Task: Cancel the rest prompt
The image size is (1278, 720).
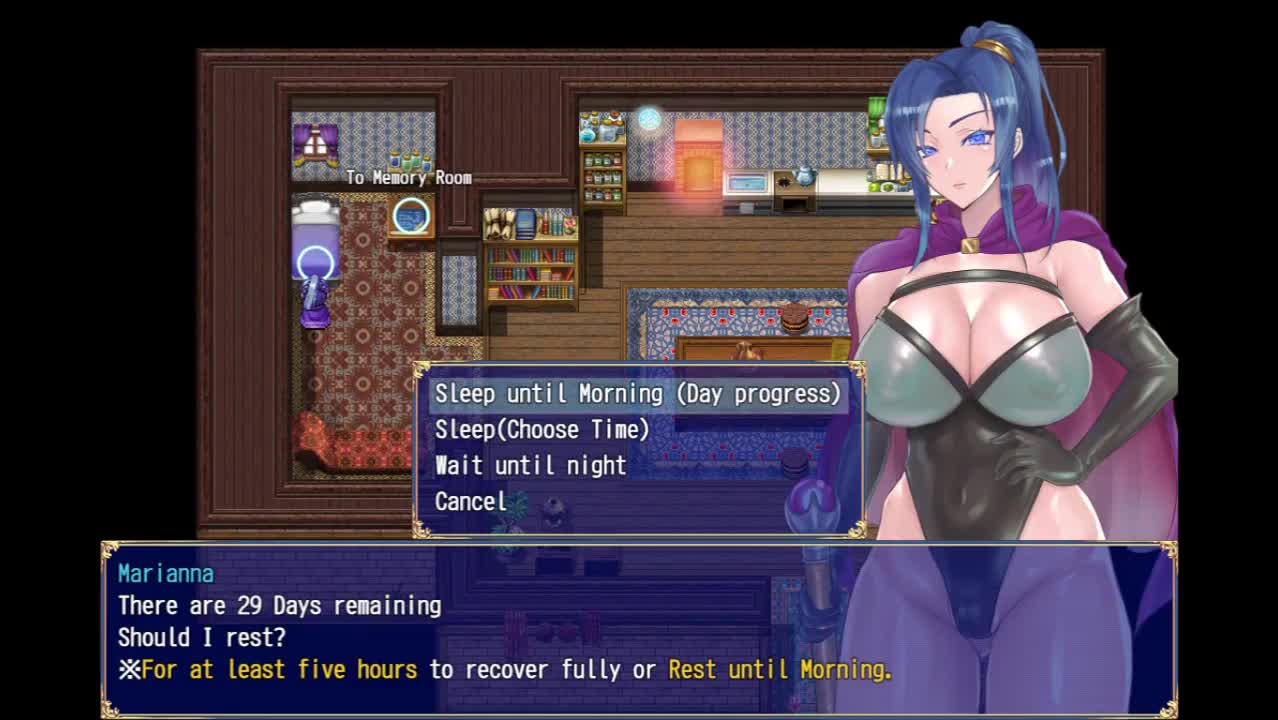Action: [x=470, y=502]
